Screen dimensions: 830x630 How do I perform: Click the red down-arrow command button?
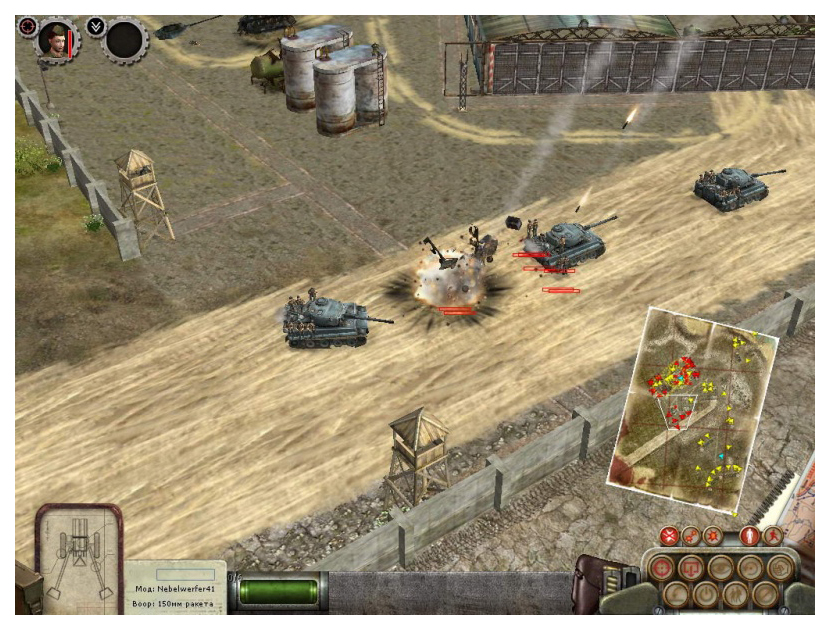(x=691, y=569)
